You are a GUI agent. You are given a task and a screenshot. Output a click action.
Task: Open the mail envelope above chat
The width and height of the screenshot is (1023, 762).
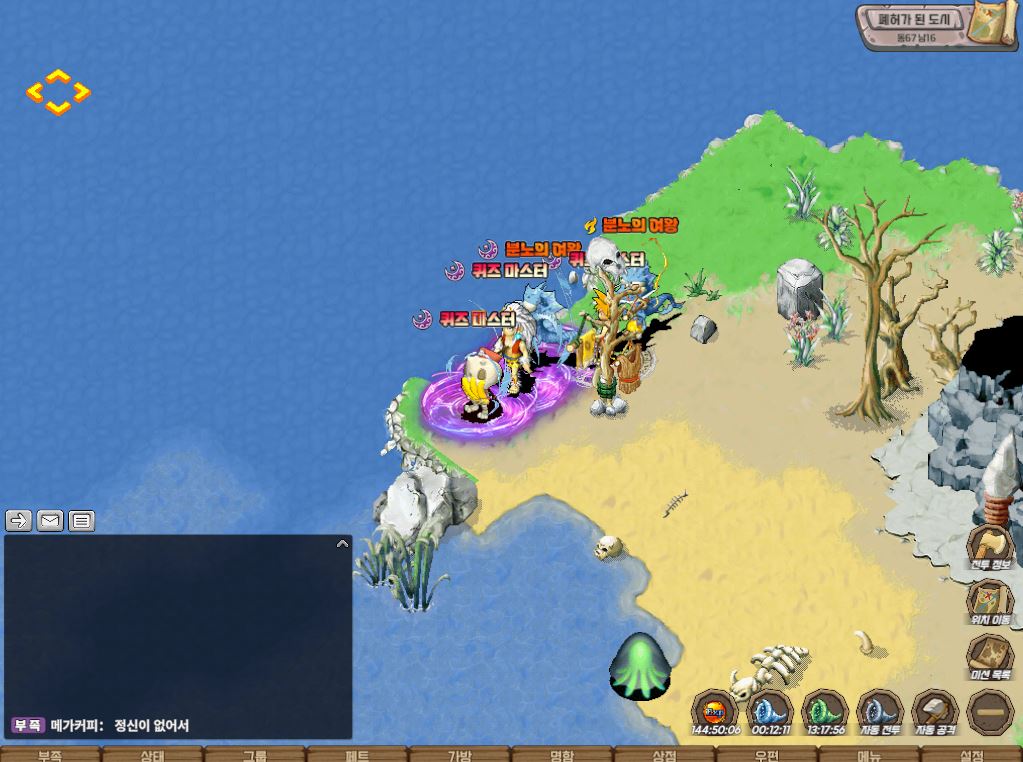(x=50, y=520)
